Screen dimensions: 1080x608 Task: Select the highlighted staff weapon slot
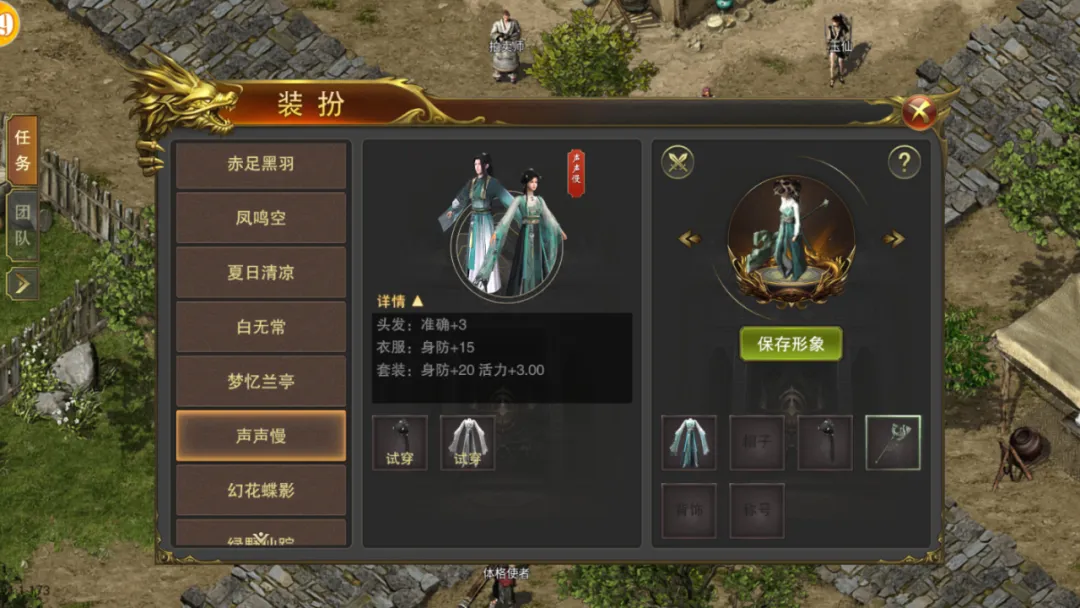click(893, 442)
